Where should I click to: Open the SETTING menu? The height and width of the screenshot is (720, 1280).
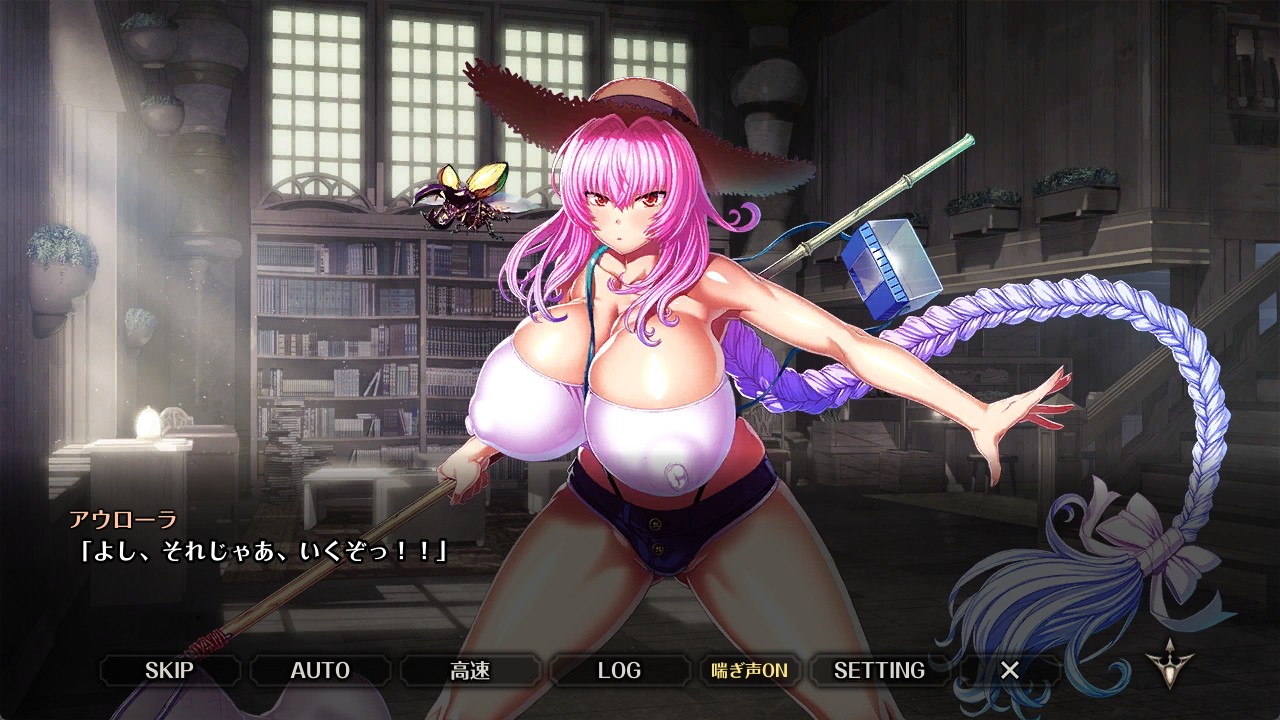[x=879, y=670]
